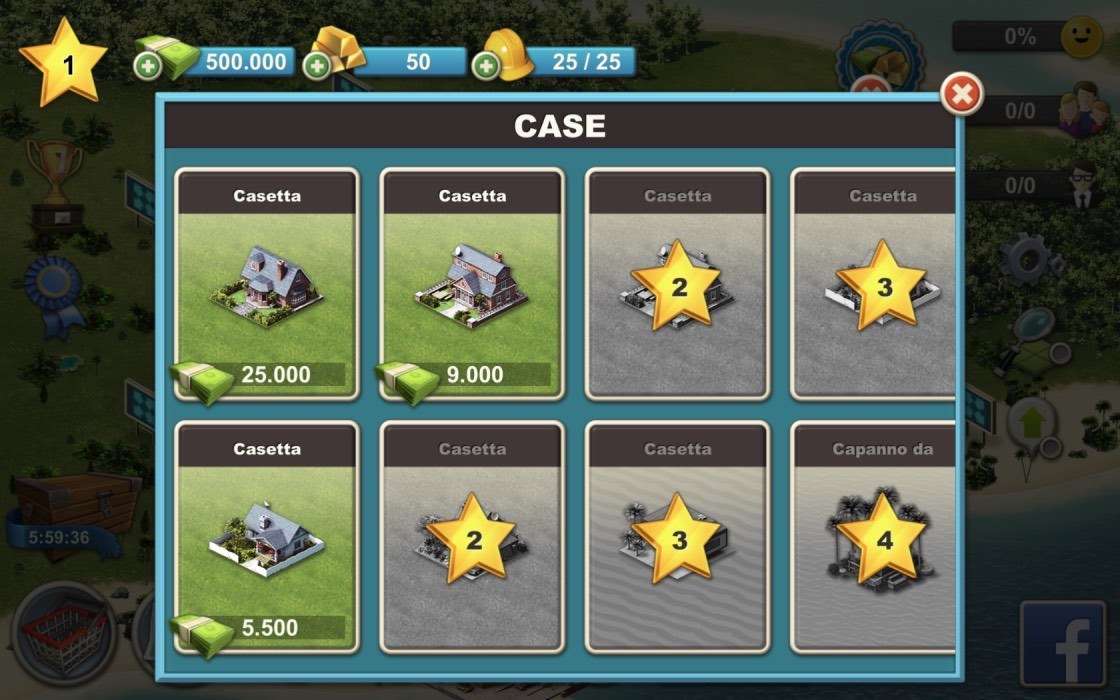The image size is (1120, 700).
Task: Tap the yellow smiley happiness indicator
Action: [1081, 37]
